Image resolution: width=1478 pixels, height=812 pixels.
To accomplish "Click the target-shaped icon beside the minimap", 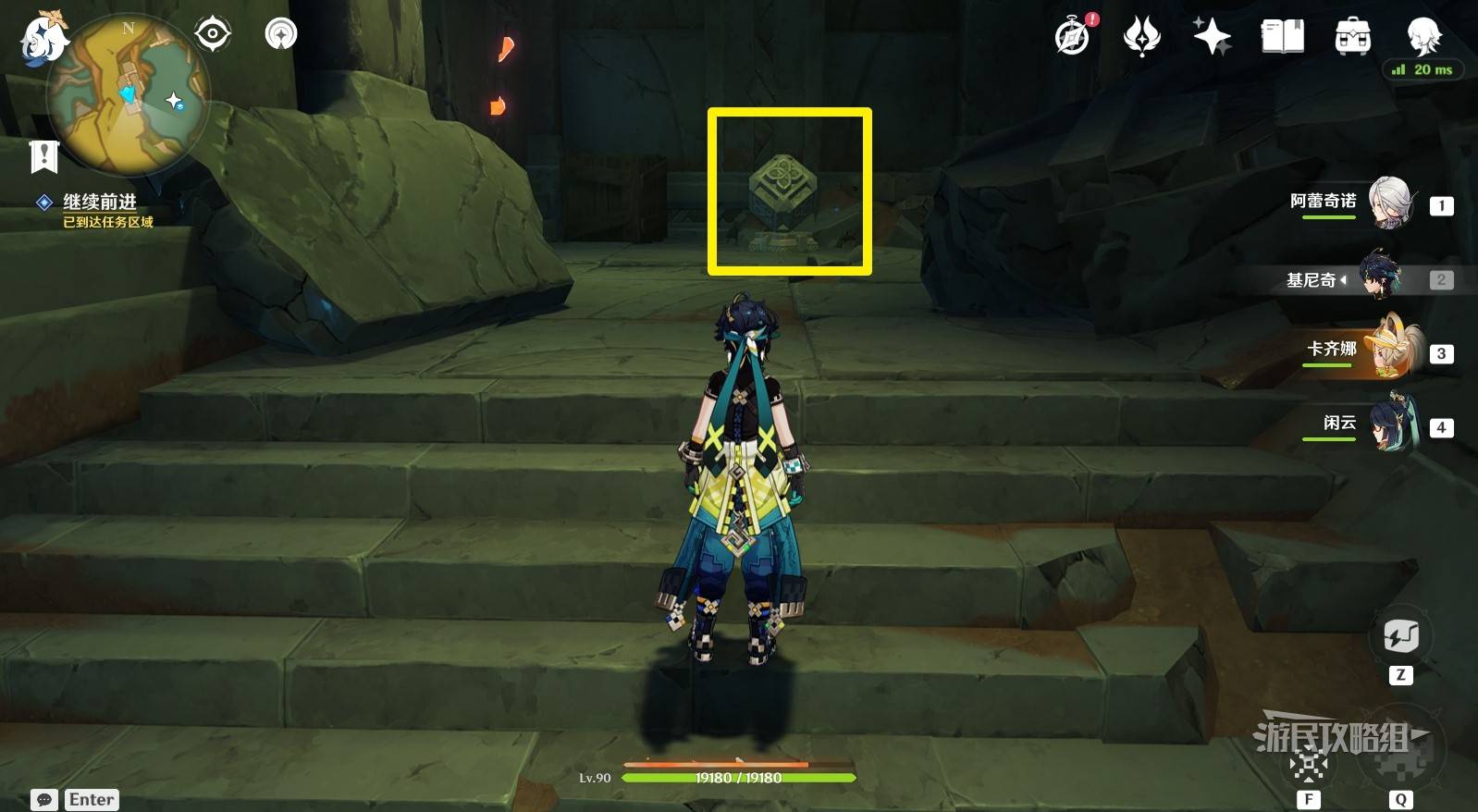I will [x=213, y=34].
